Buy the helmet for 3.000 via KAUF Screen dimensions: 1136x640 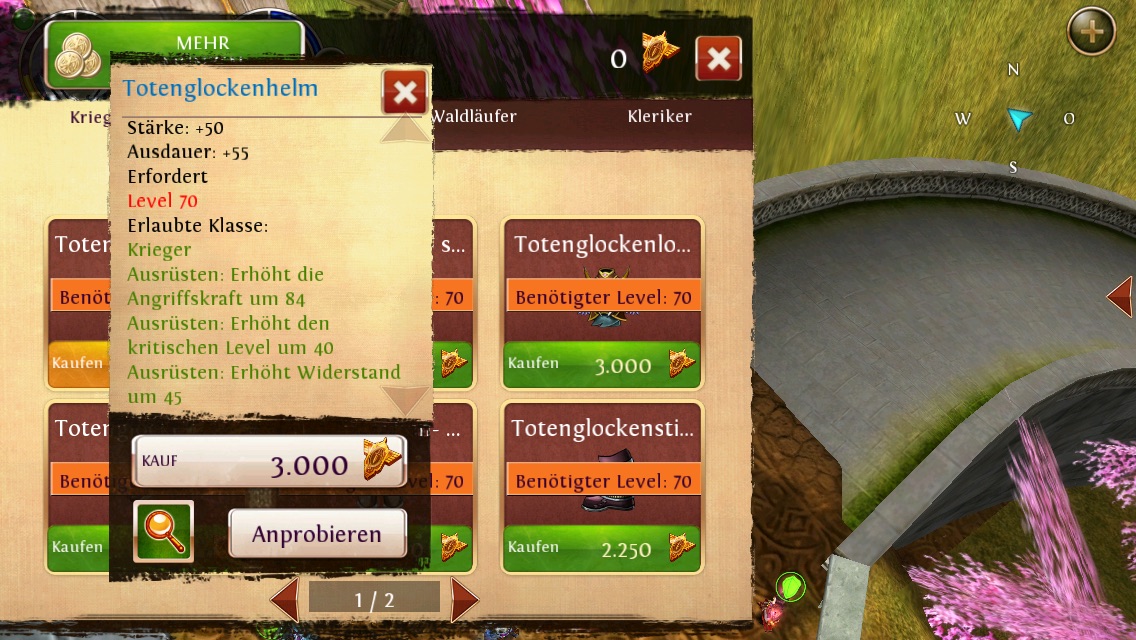coord(269,462)
